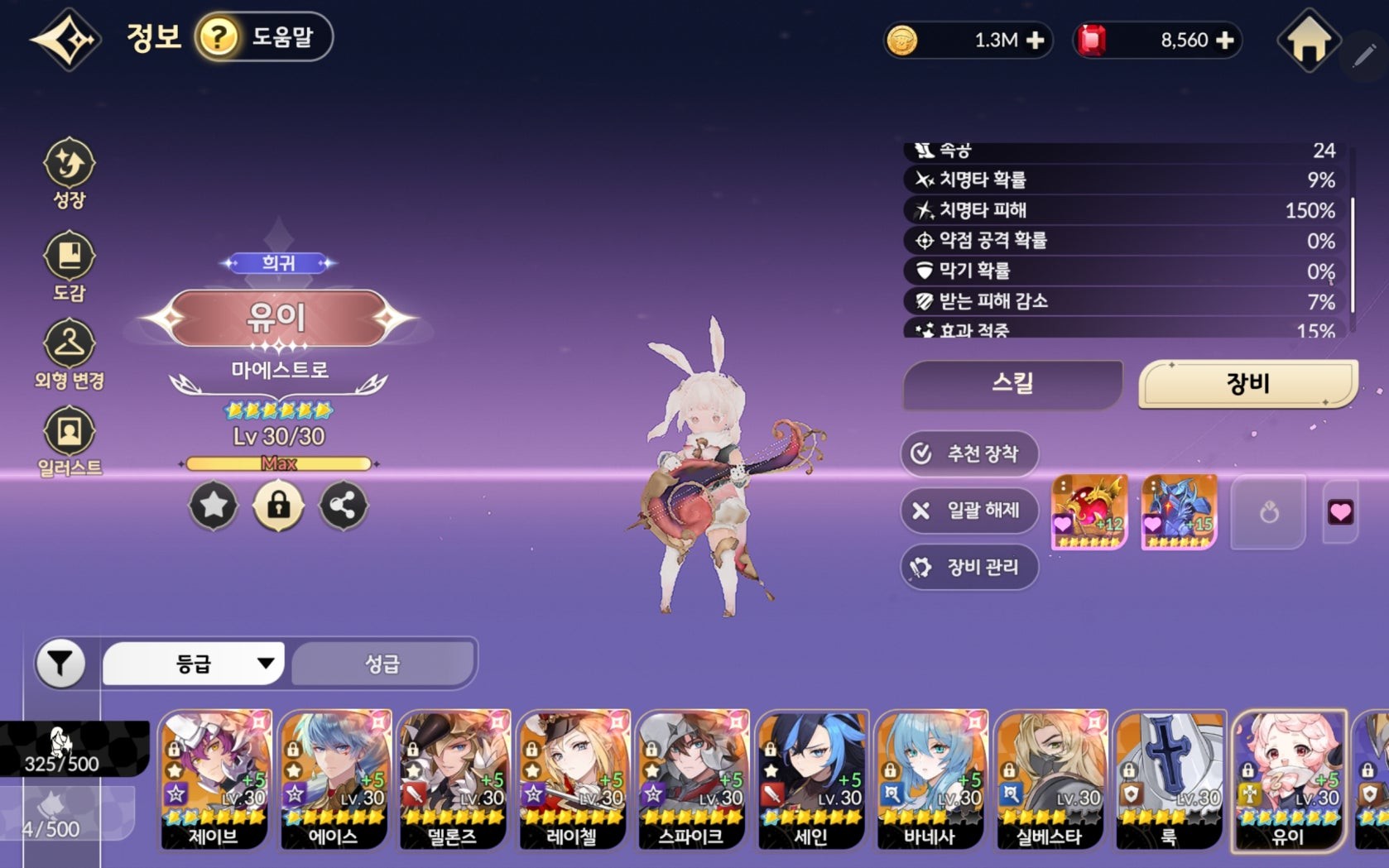Image resolution: width=1389 pixels, height=868 pixels.
Task: Open the 도감 encyclopedia menu
Action: 70,266
